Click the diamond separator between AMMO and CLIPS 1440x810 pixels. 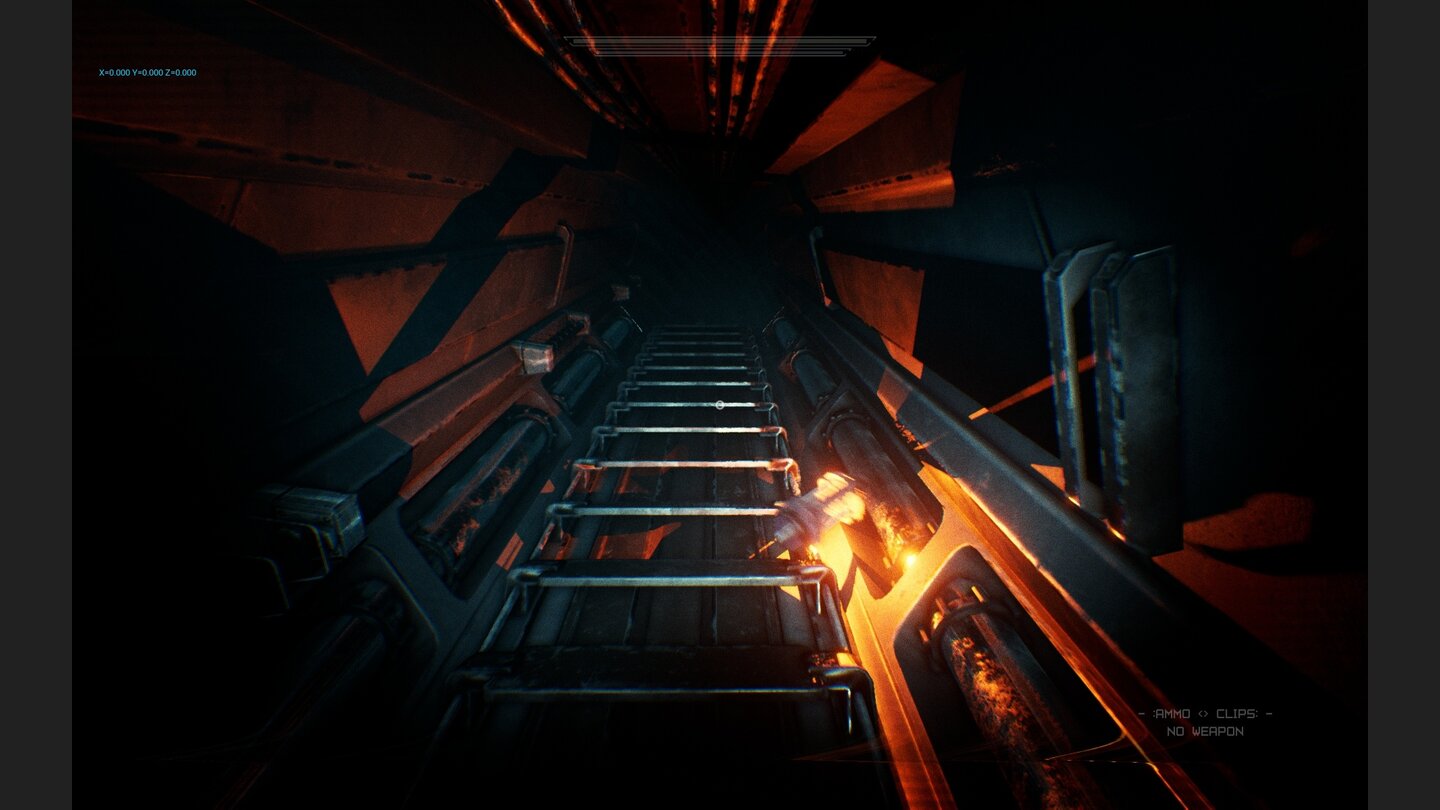tap(1202, 713)
